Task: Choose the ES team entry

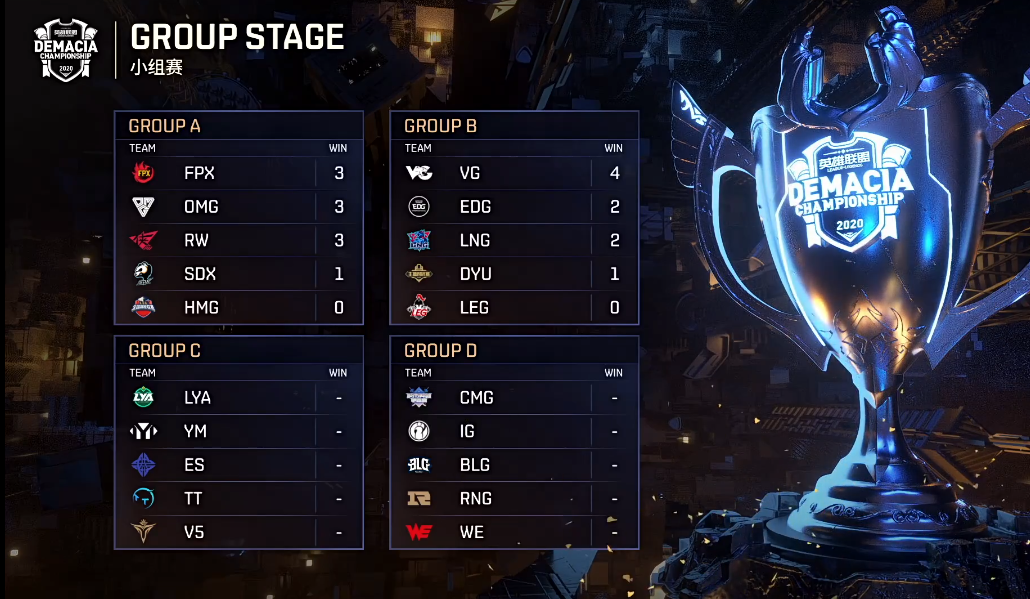Action: coord(238,465)
